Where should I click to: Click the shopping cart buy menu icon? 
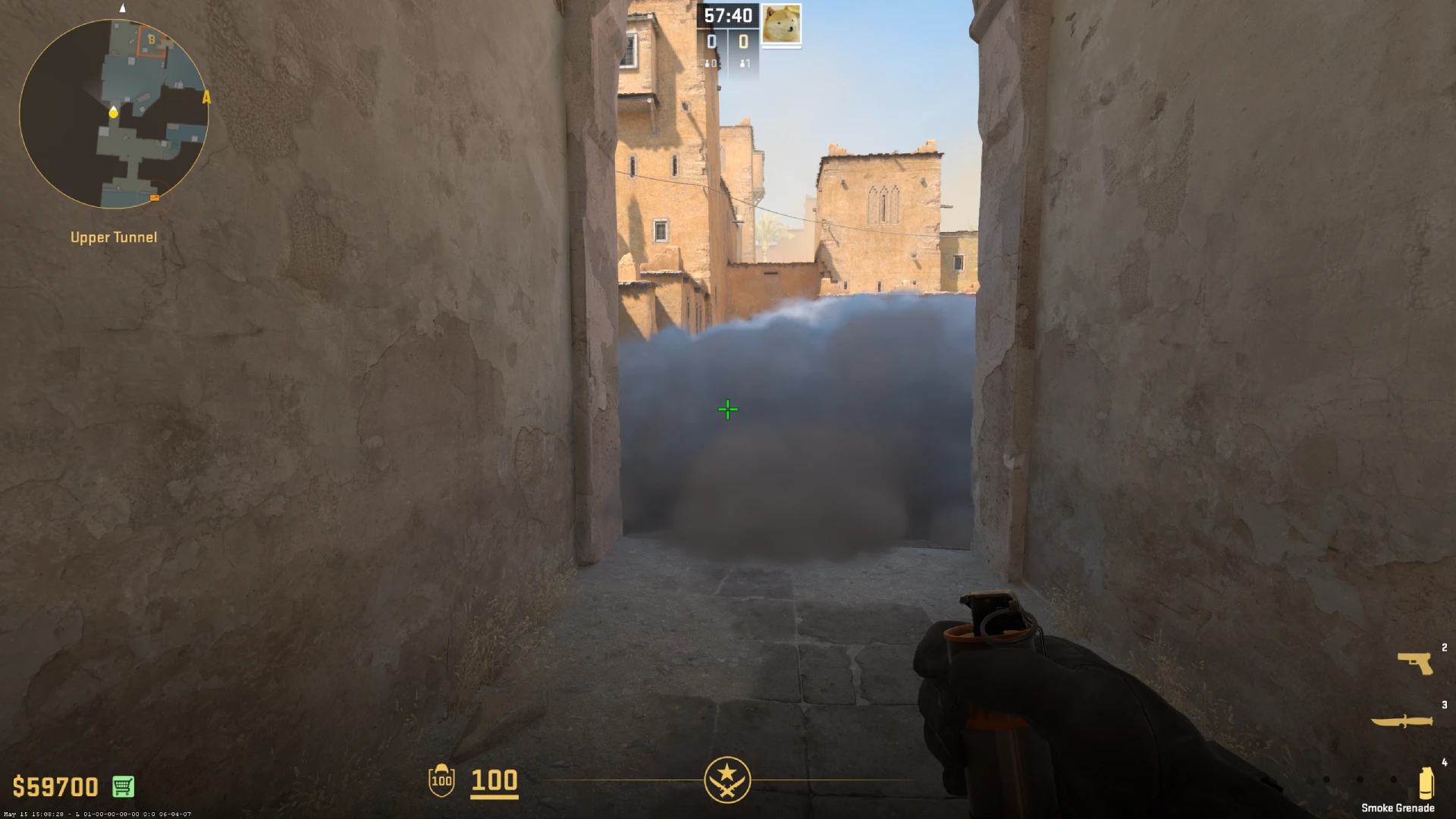124,786
